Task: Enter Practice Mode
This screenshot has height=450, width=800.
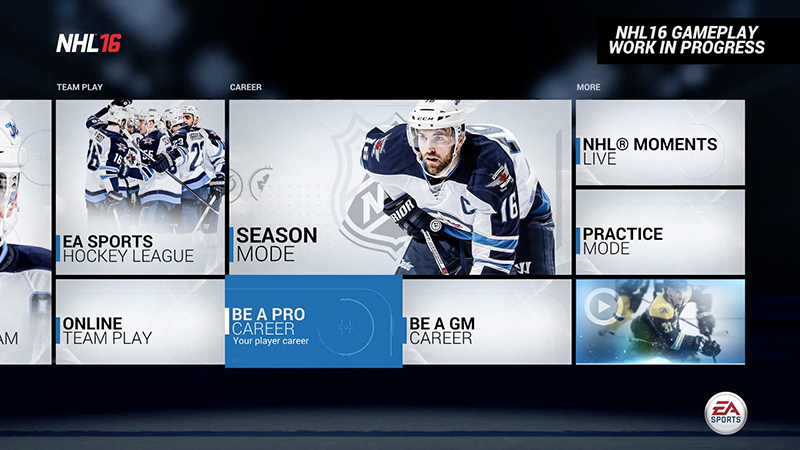Action: coord(660,232)
